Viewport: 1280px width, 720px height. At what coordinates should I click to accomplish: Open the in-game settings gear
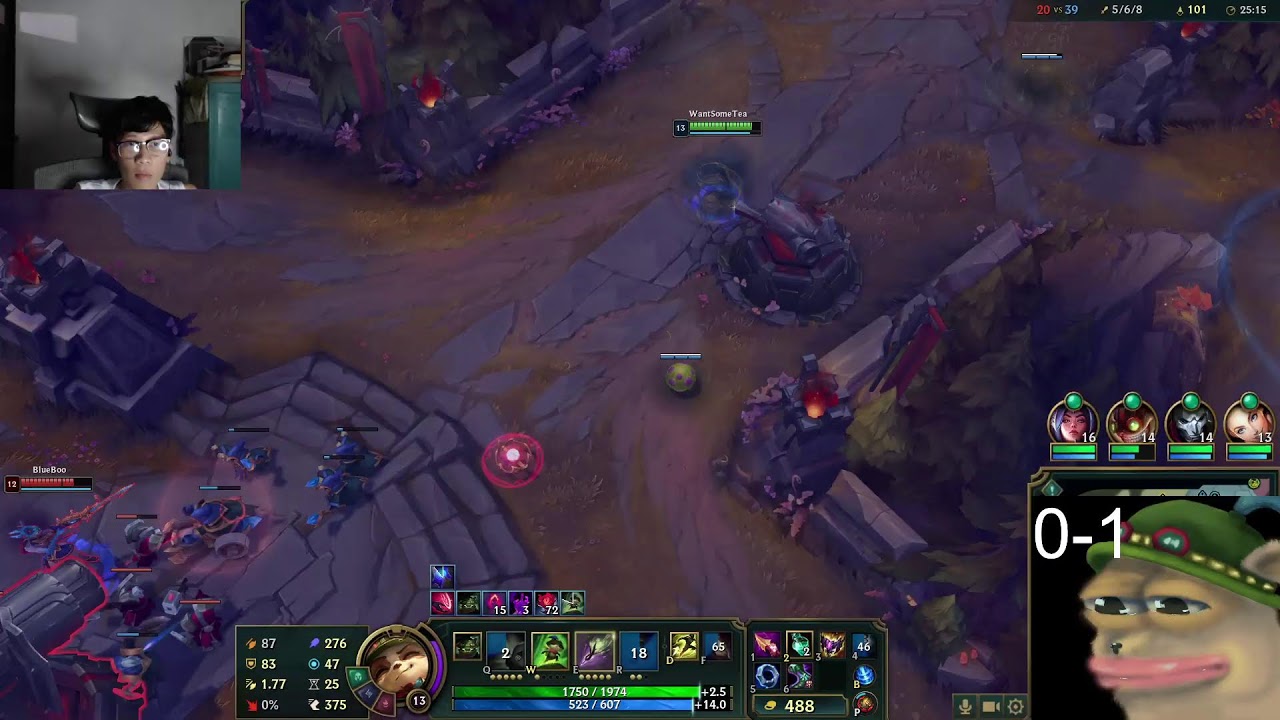point(1015,706)
